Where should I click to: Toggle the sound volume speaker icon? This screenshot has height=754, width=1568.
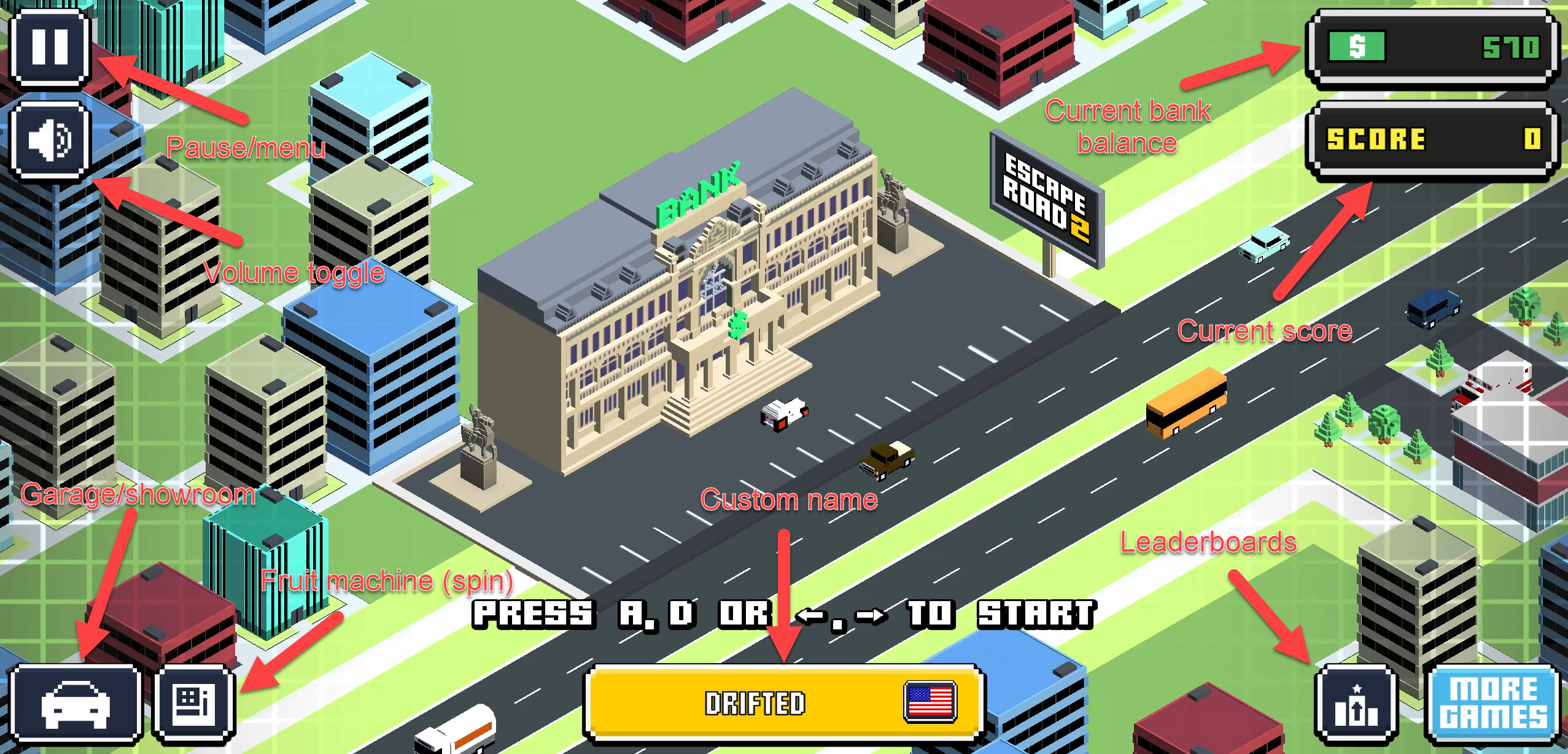(x=50, y=140)
